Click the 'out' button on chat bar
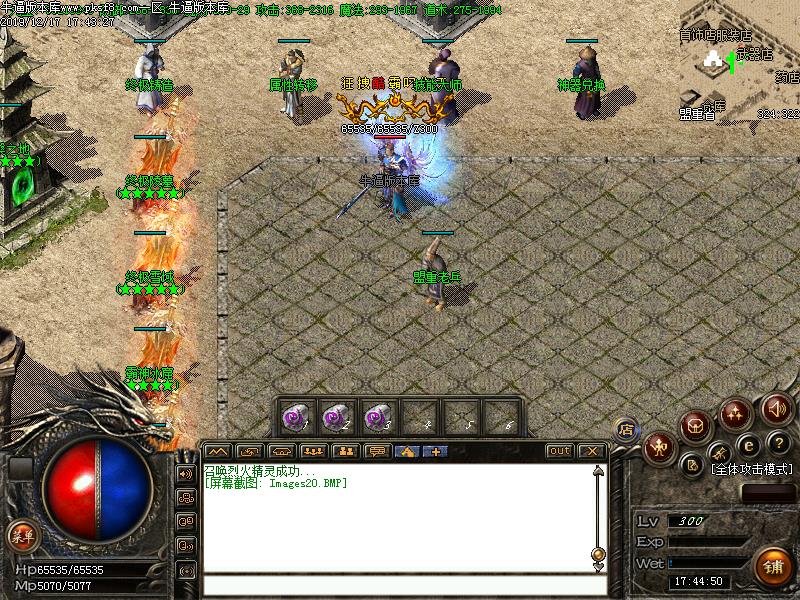The width and height of the screenshot is (800, 600). pyautogui.click(x=559, y=451)
